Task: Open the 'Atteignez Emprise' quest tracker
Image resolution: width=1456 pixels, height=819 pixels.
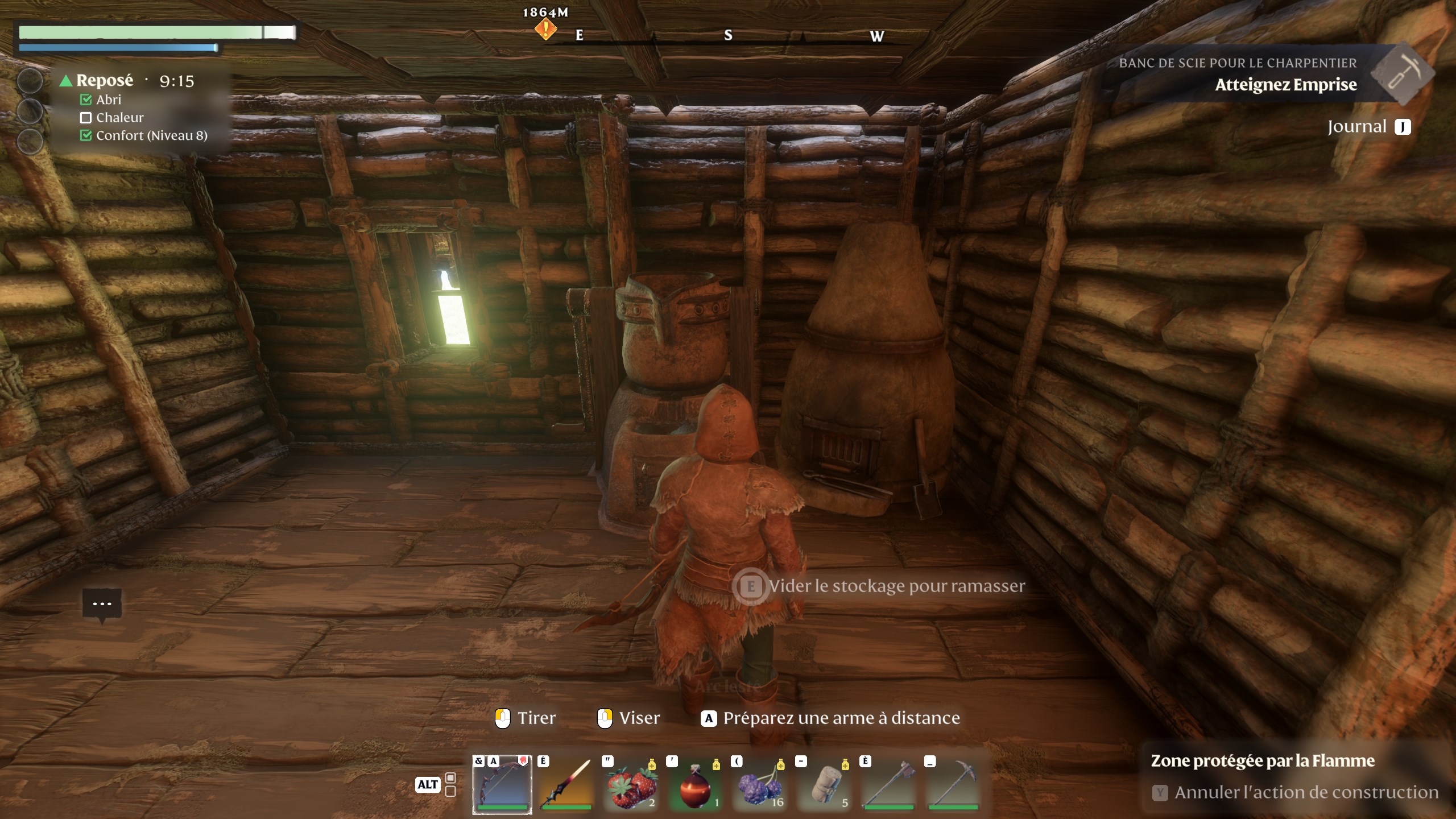Action: click(1285, 85)
